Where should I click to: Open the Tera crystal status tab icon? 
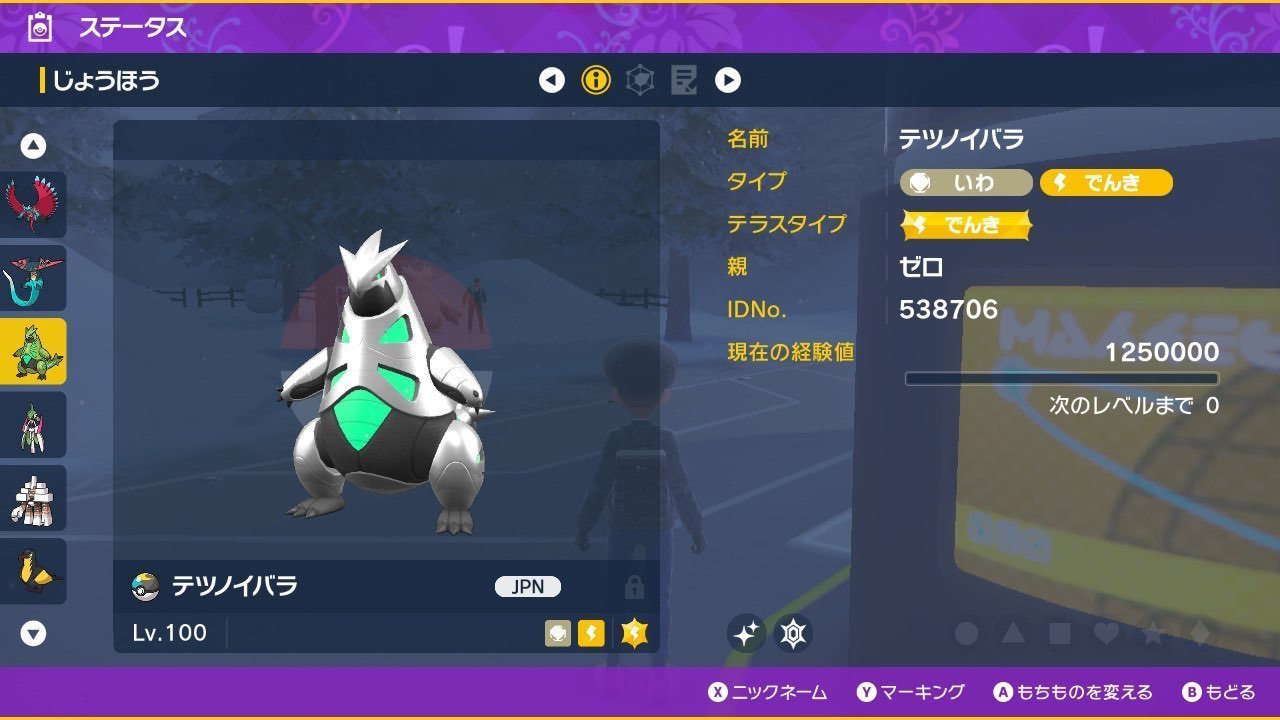click(641, 80)
